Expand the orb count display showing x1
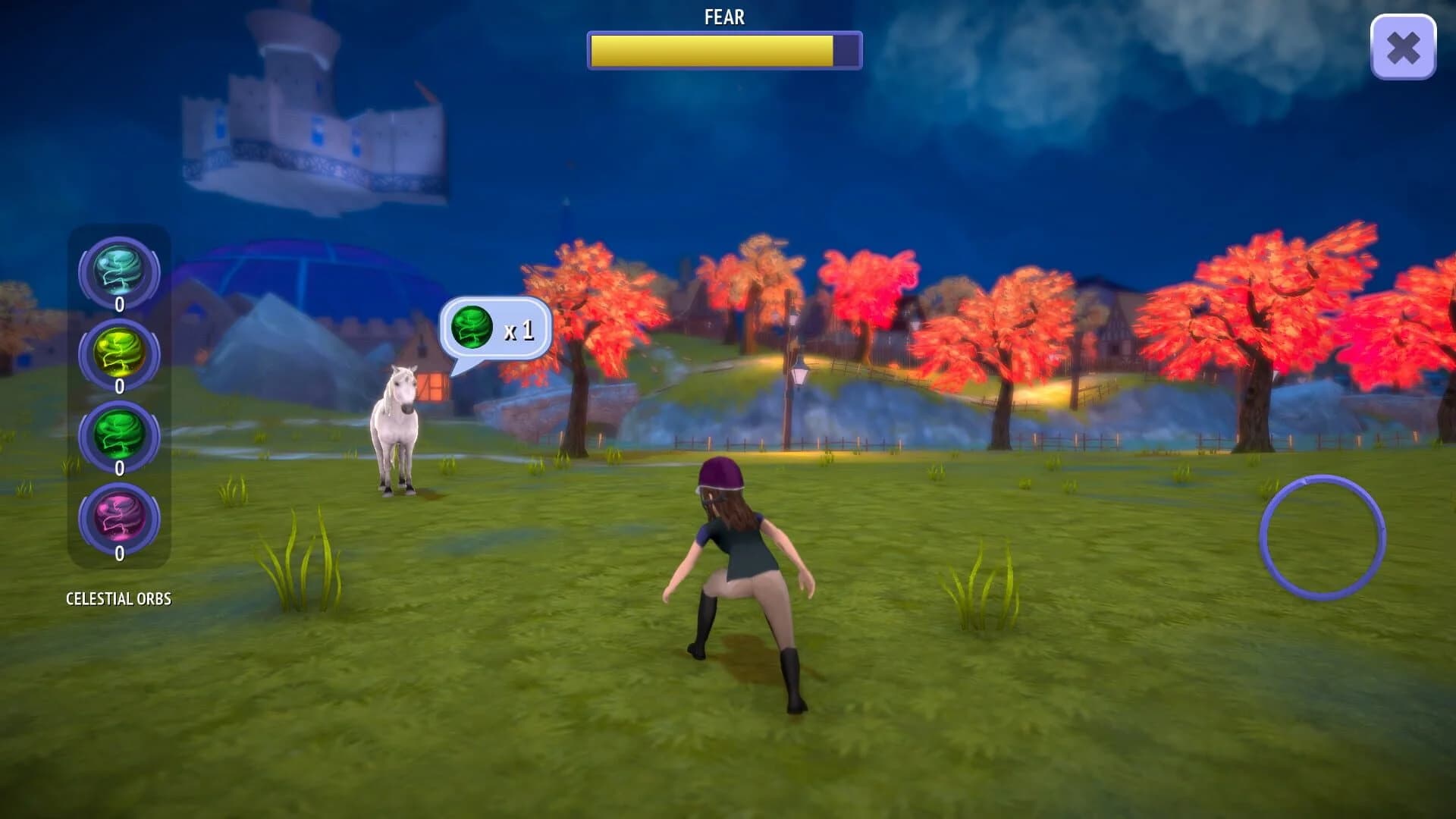 519,329
